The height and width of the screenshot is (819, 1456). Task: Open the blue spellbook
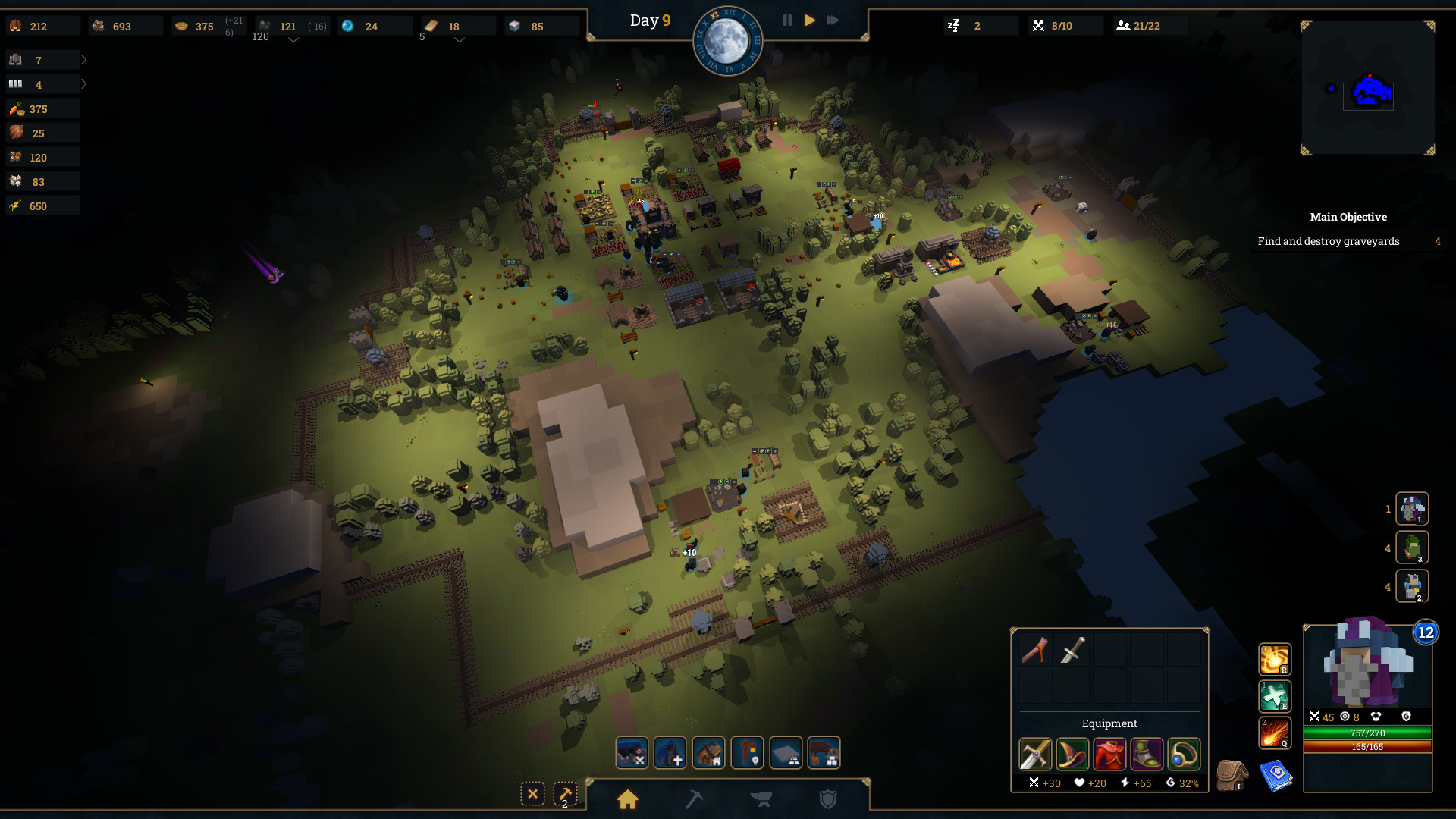click(x=1276, y=775)
